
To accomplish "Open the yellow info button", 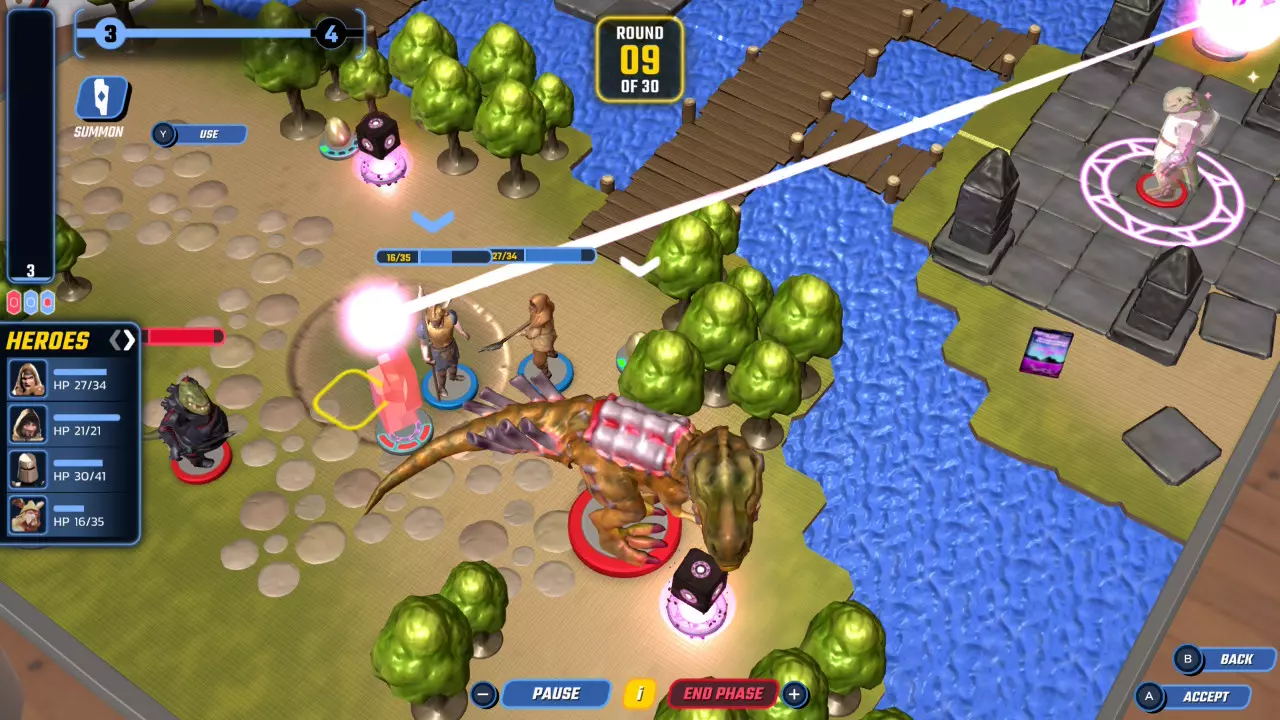I will coord(639,693).
